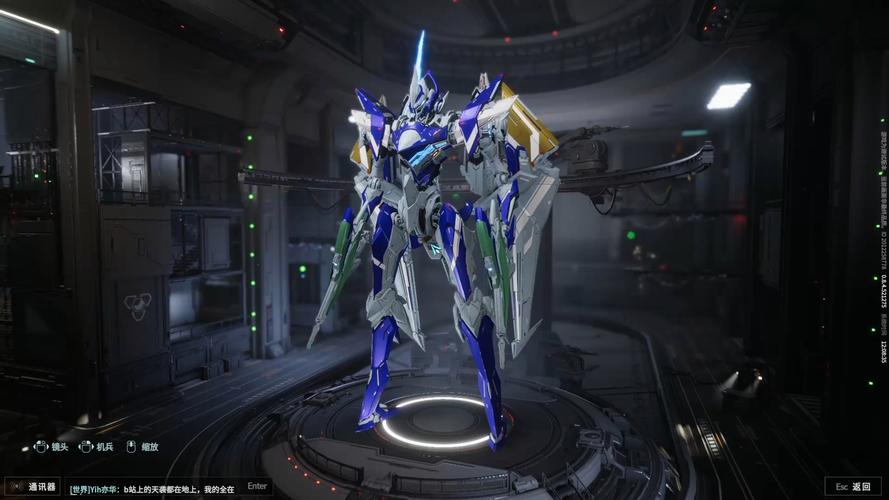
Task: Go back with the 返回 button
Action: [x=854, y=487]
